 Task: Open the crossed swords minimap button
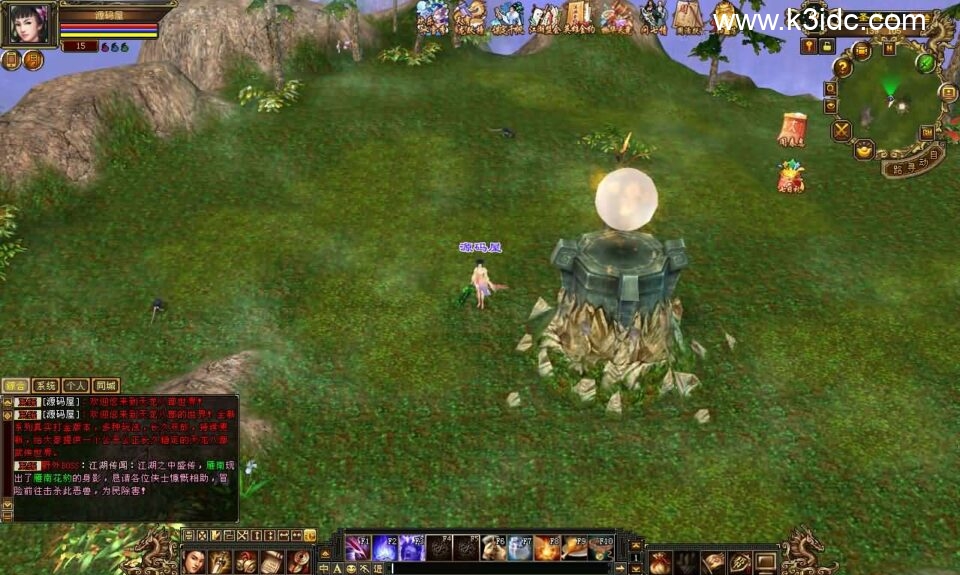842,130
